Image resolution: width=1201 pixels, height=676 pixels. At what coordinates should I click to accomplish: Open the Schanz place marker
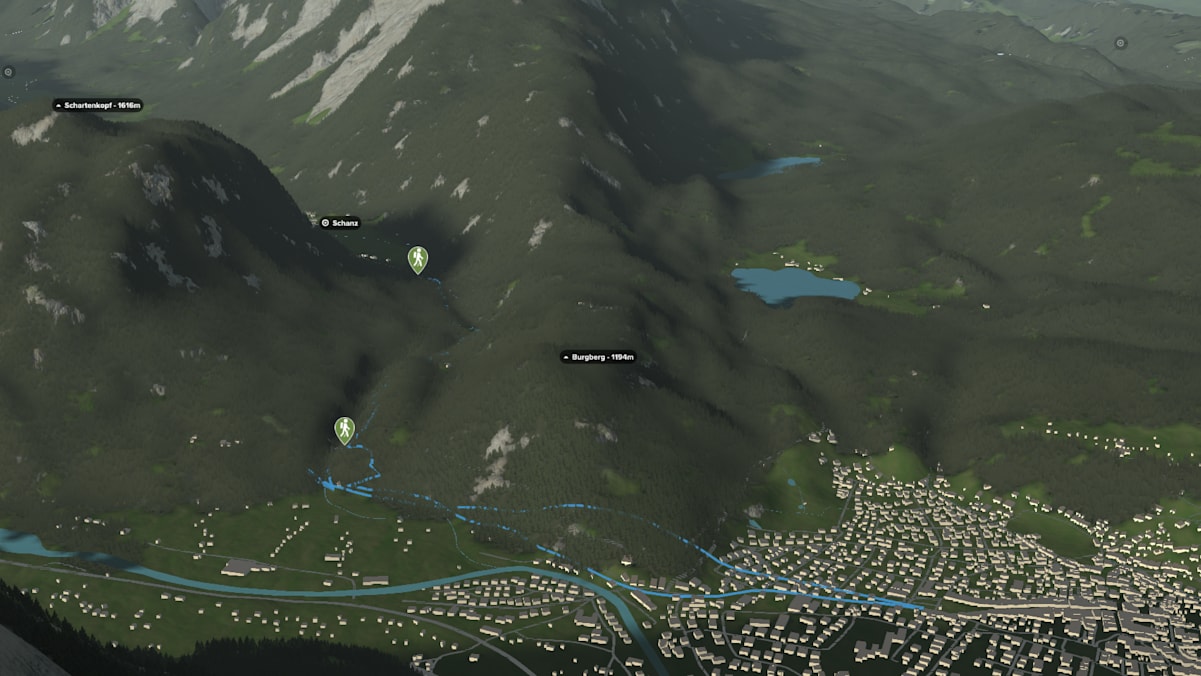(x=339, y=223)
